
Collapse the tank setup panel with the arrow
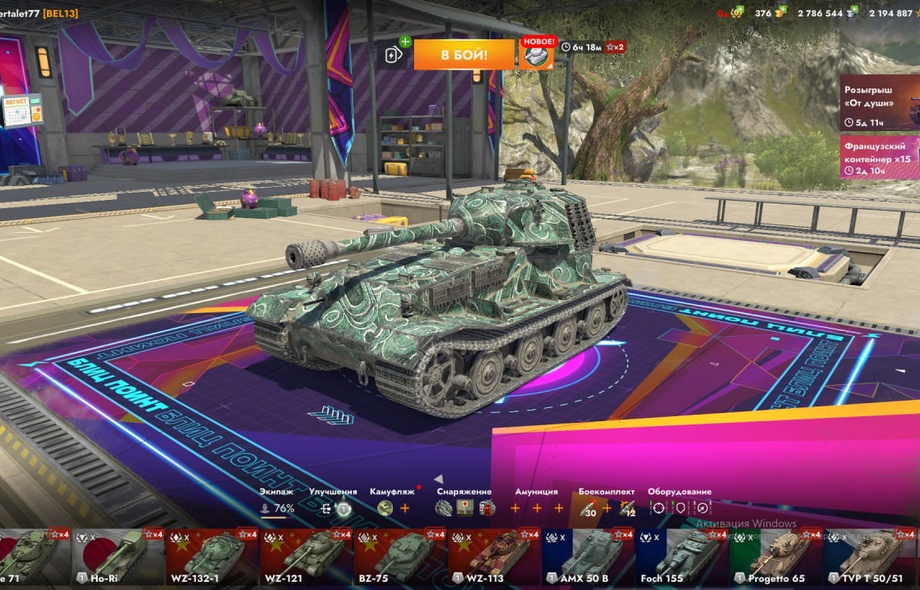(438, 480)
